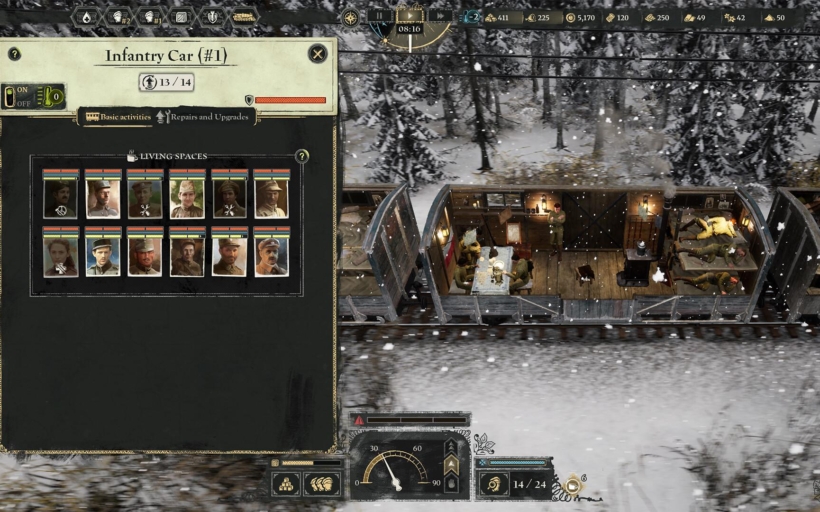
Task: Click the soldier helmets squad button
Action: 322,484
